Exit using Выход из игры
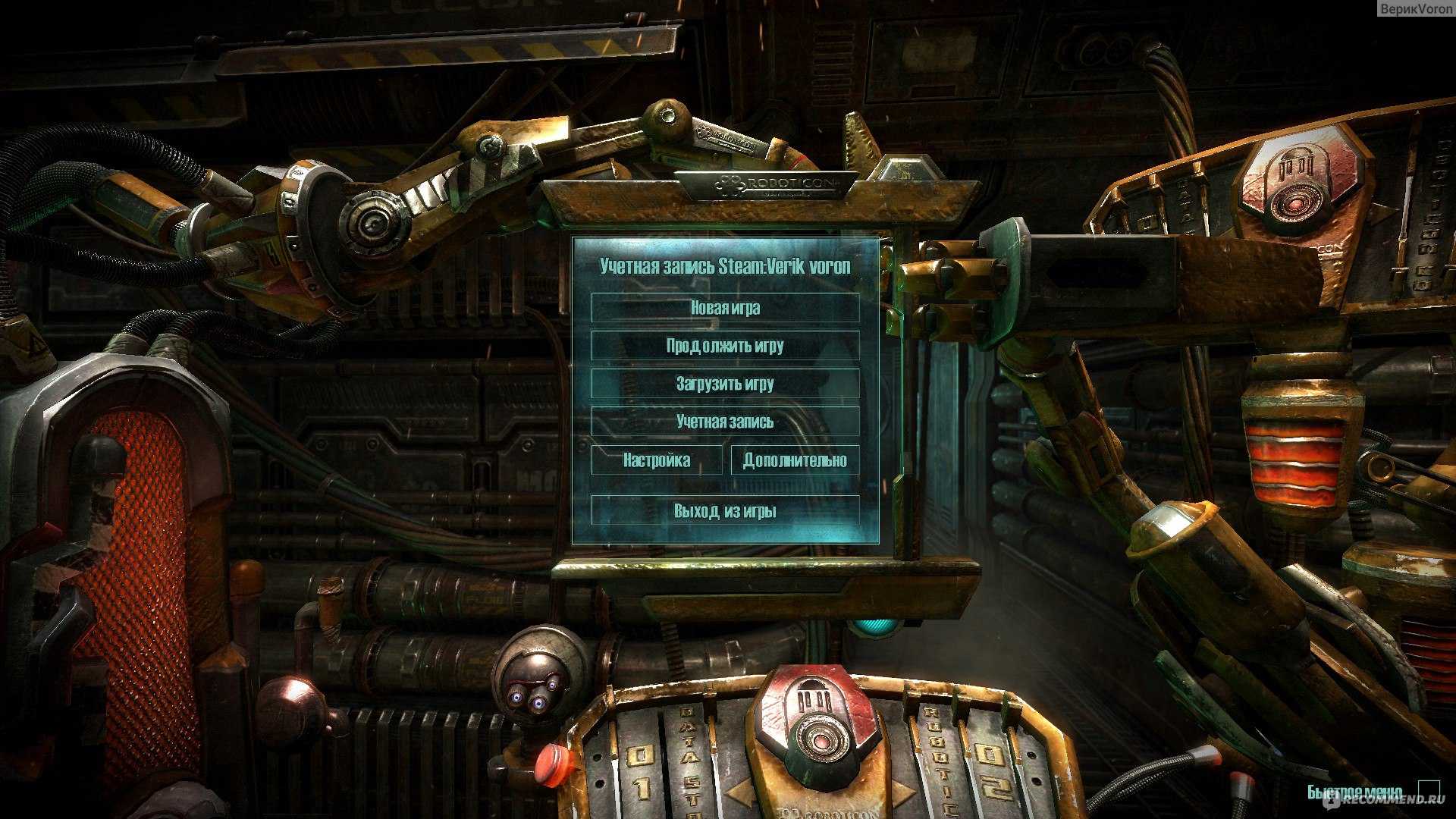1456x819 pixels. [725, 510]
